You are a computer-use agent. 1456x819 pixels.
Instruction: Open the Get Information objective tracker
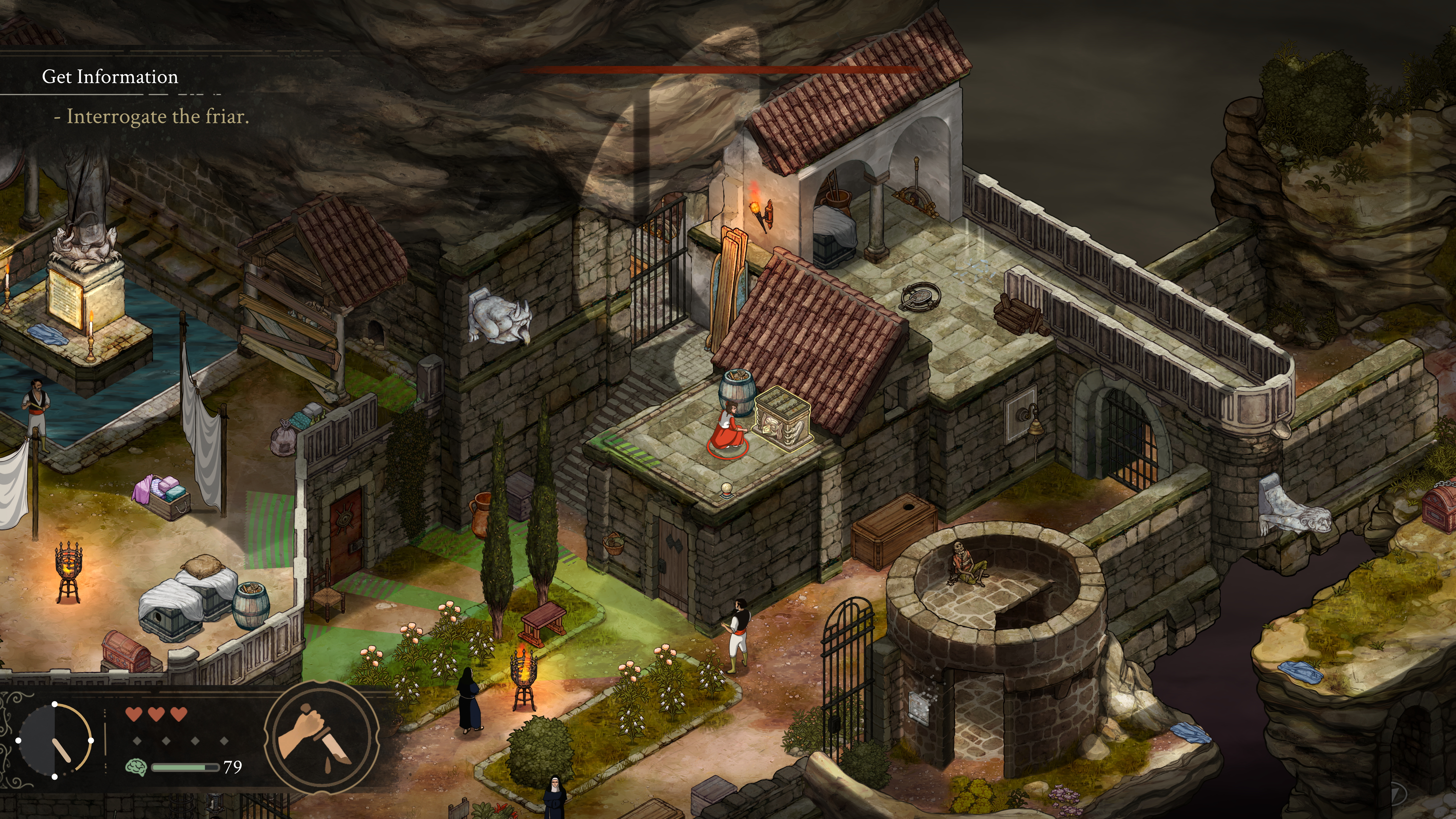point(110,77)
